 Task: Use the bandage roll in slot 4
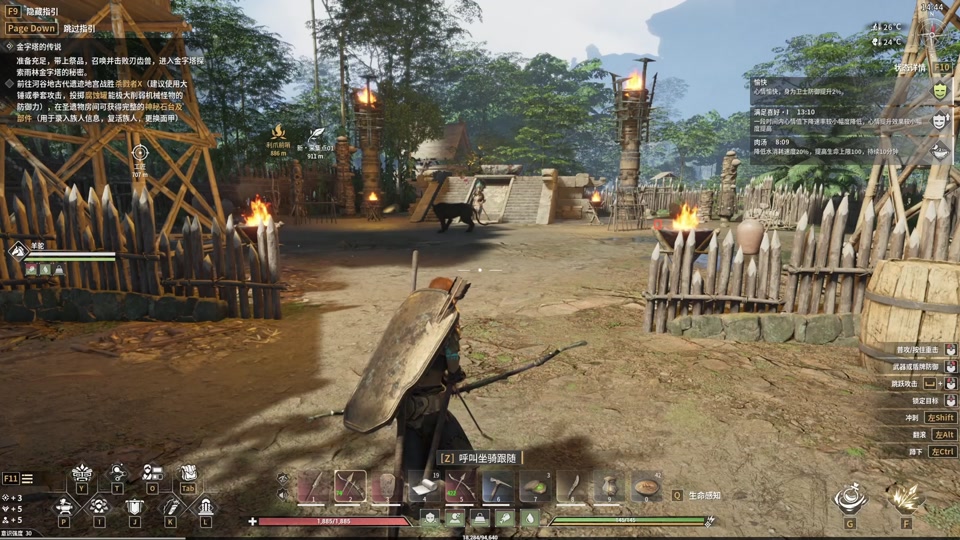pyautogui.click(x=424, y=487)
